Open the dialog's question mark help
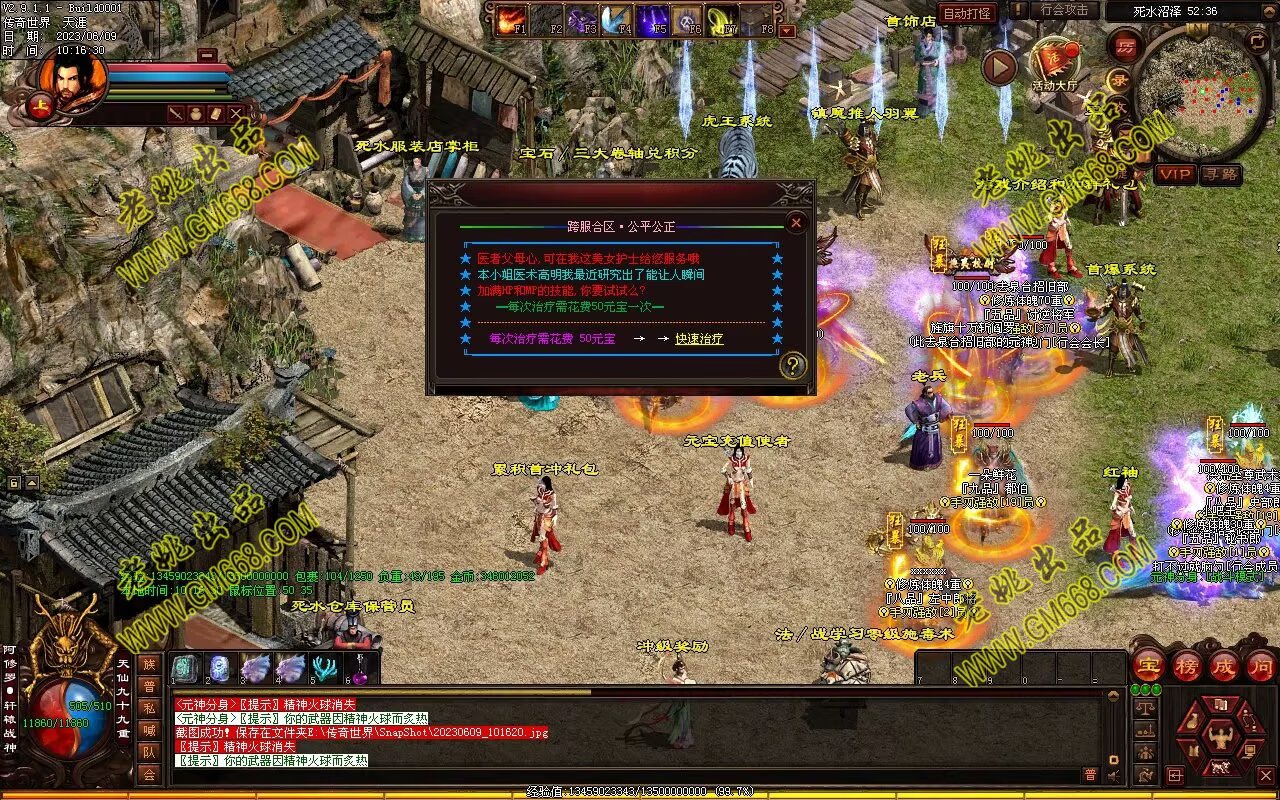This screenshot has height=800, width=1280. click(793, 366)
